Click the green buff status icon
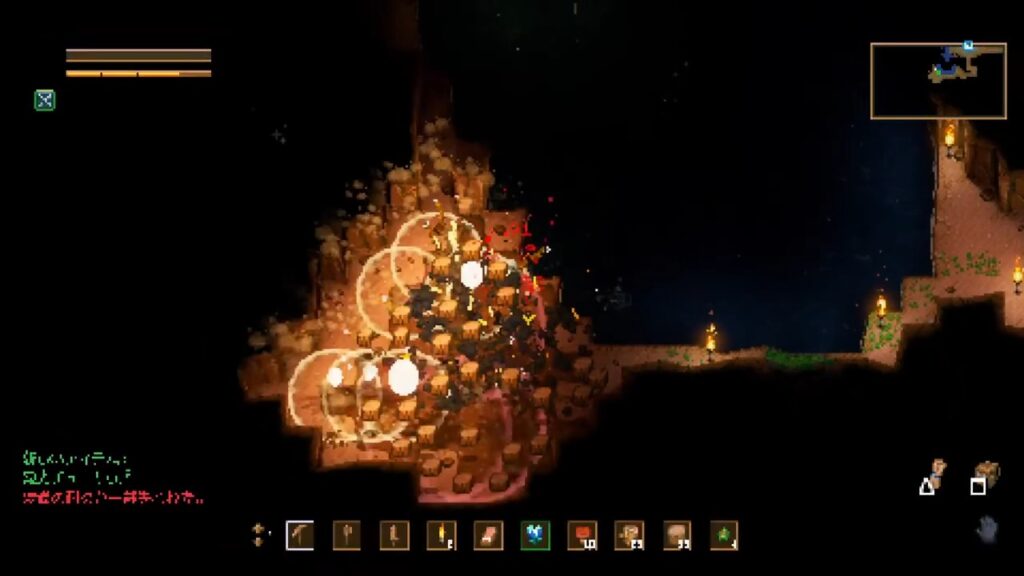1024x576 pixels. pos(44,100)
